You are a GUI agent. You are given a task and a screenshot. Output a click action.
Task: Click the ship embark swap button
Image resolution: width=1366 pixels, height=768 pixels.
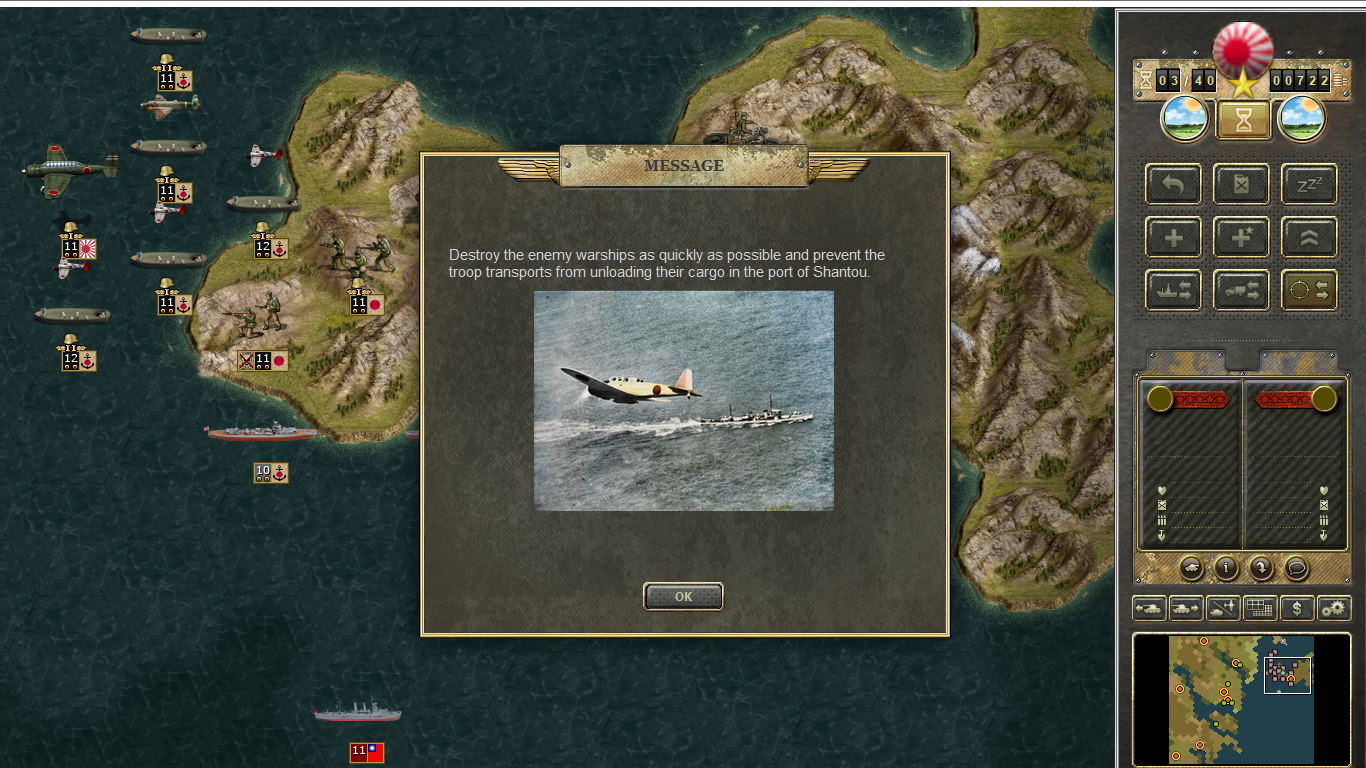click(x=1173, y=290)
